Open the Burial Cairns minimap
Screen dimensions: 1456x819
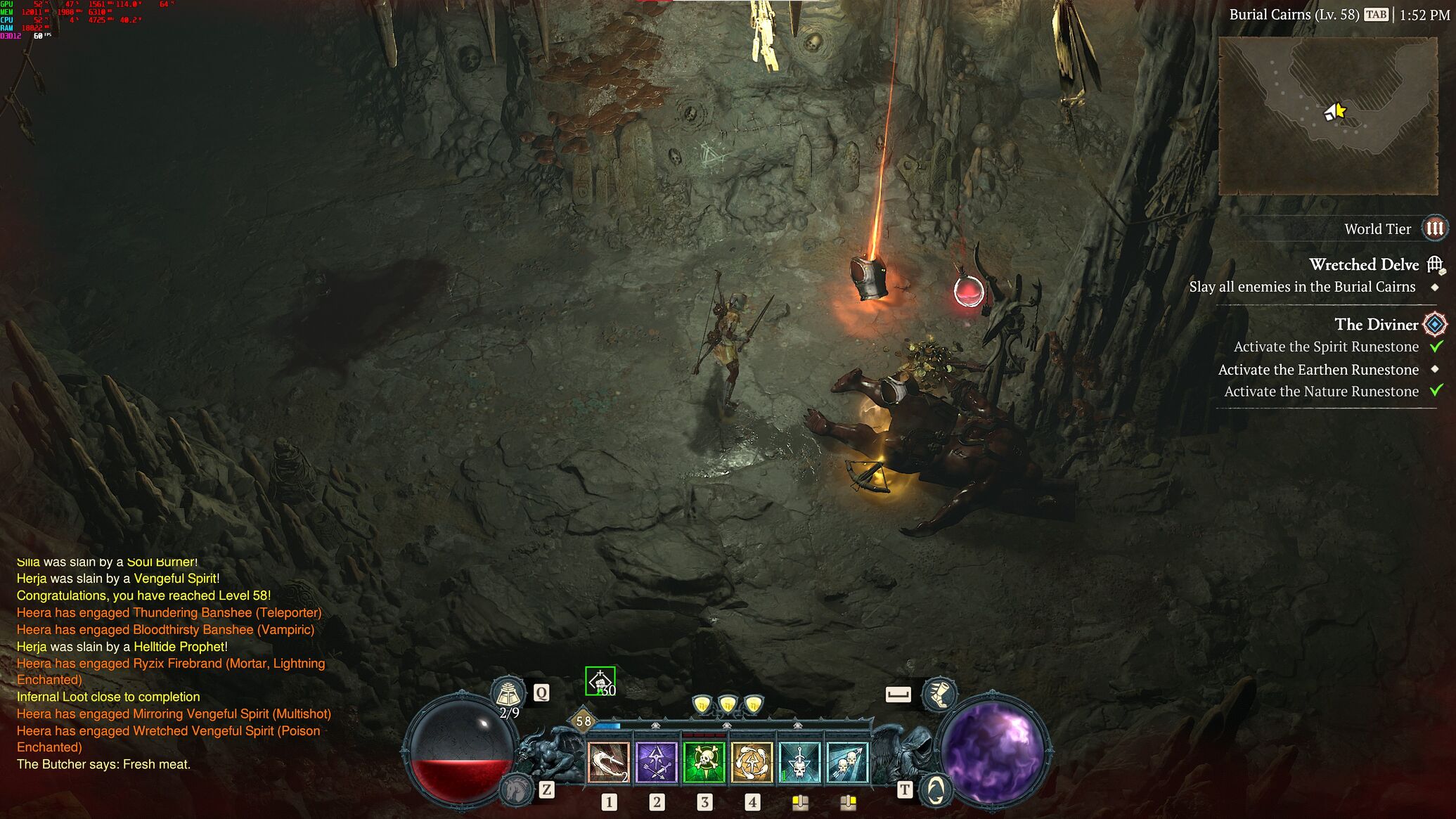(x=1327, y=116)
